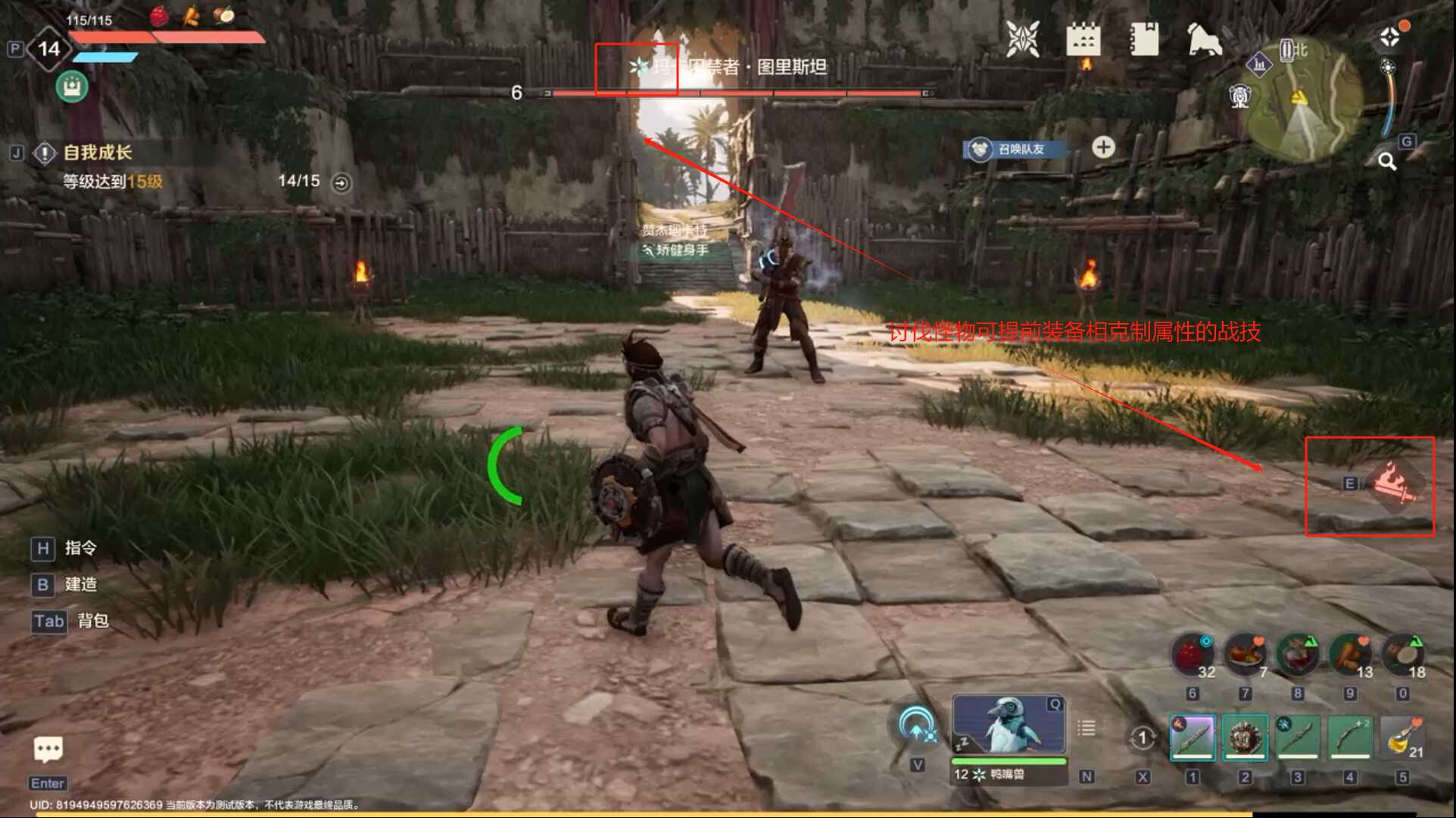Click the magnifying glass search icon
The image size is (1456, 818).
coord(1387,161)
